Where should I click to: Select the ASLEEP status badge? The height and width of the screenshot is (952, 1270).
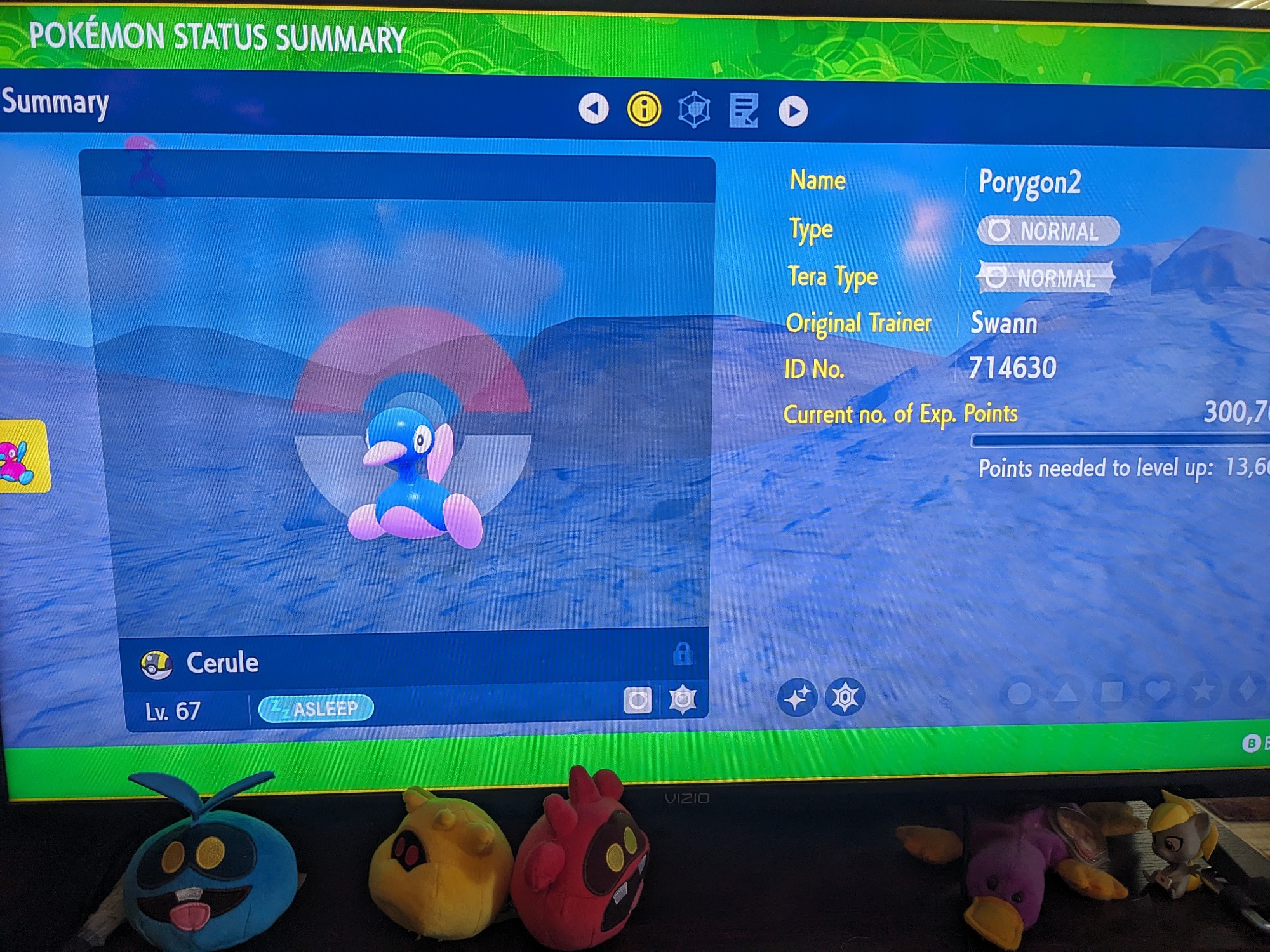316,708
